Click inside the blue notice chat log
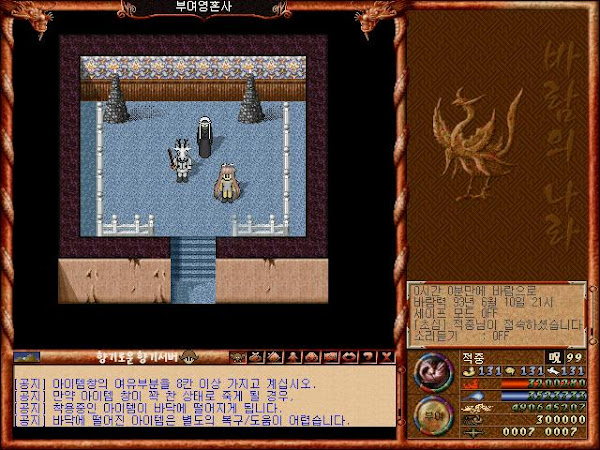This screenshot has width=600, height=450. pos(200,400)
